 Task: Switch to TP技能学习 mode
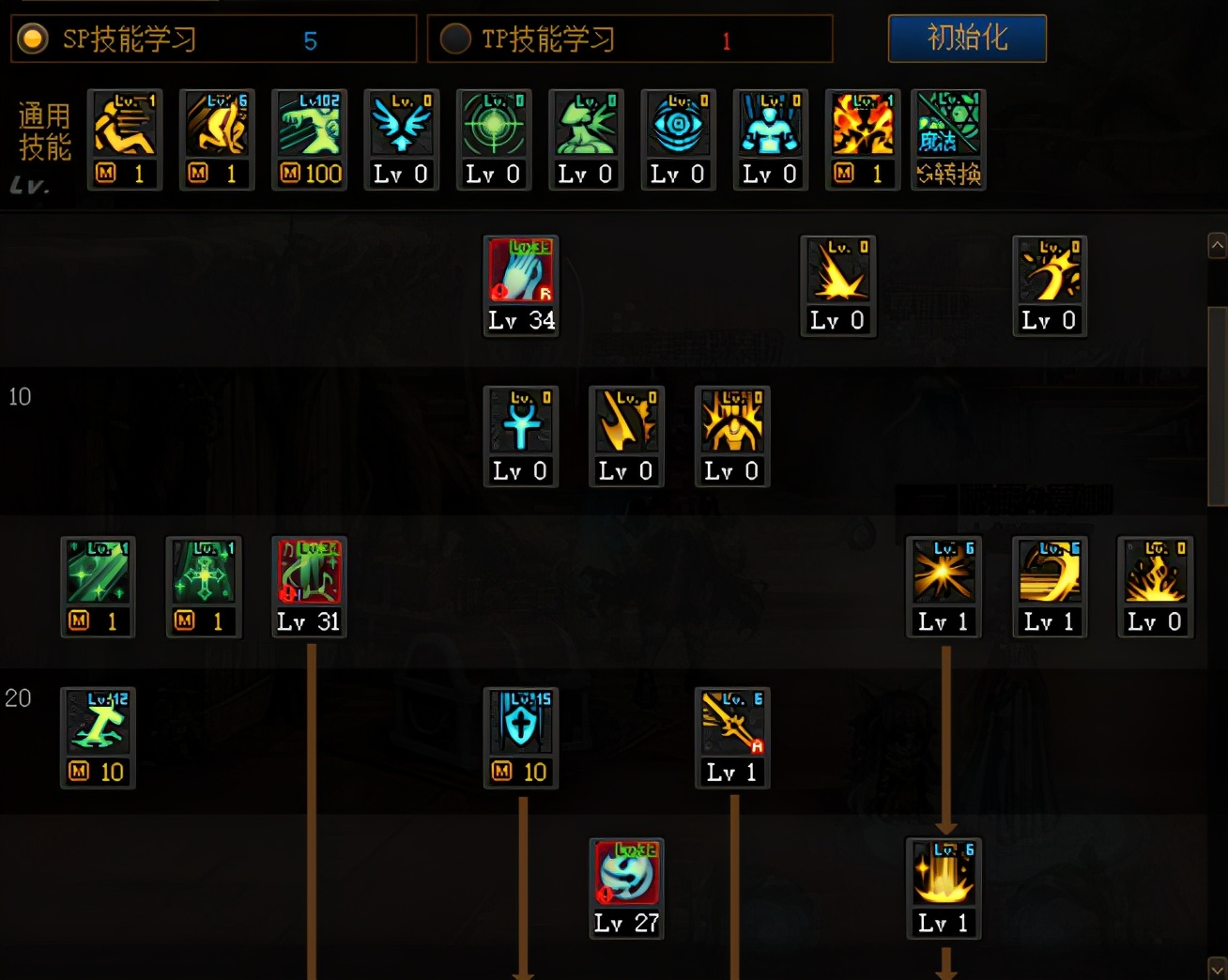pos(455,39)
